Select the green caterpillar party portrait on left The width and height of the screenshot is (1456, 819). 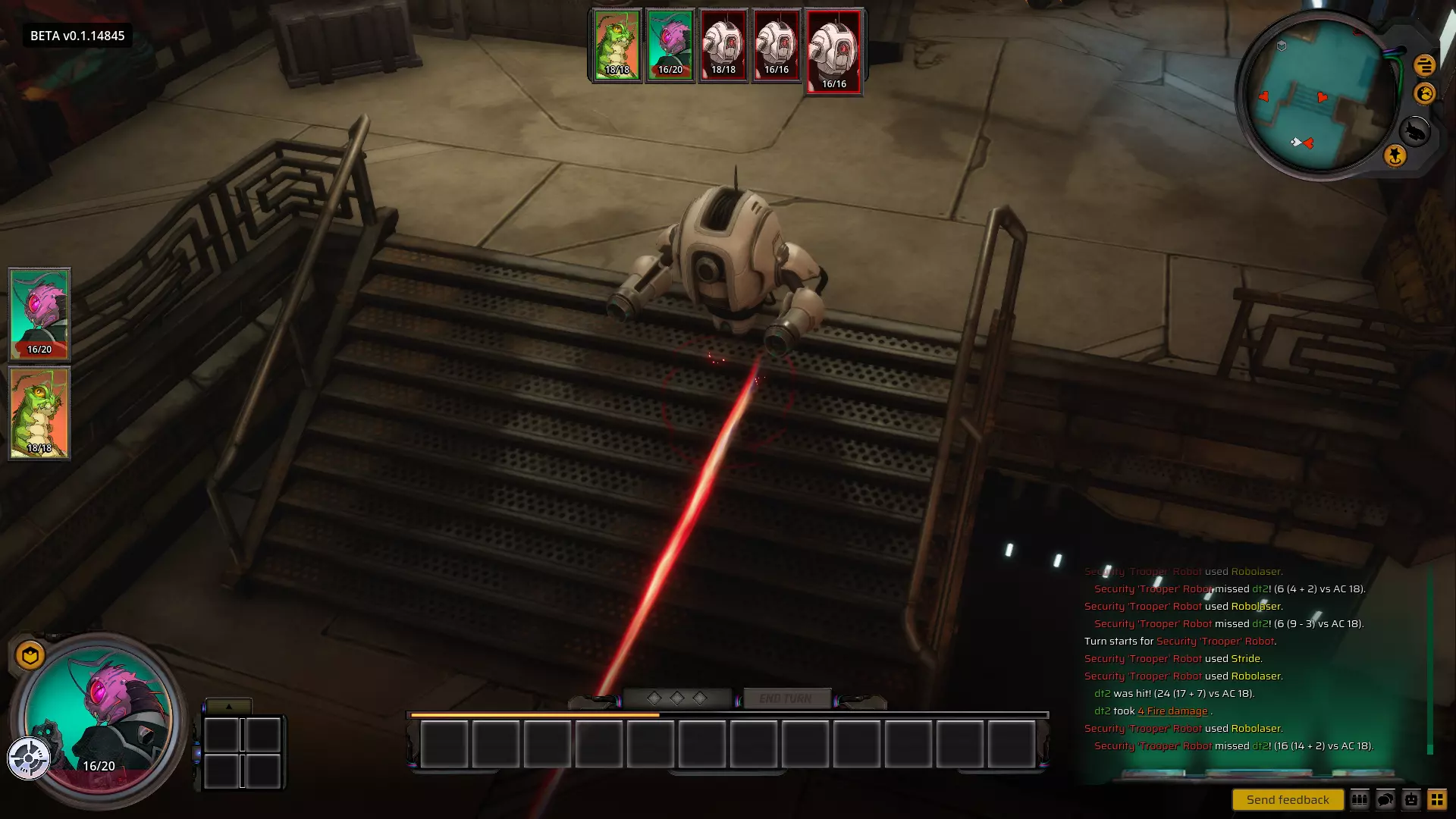39,413
